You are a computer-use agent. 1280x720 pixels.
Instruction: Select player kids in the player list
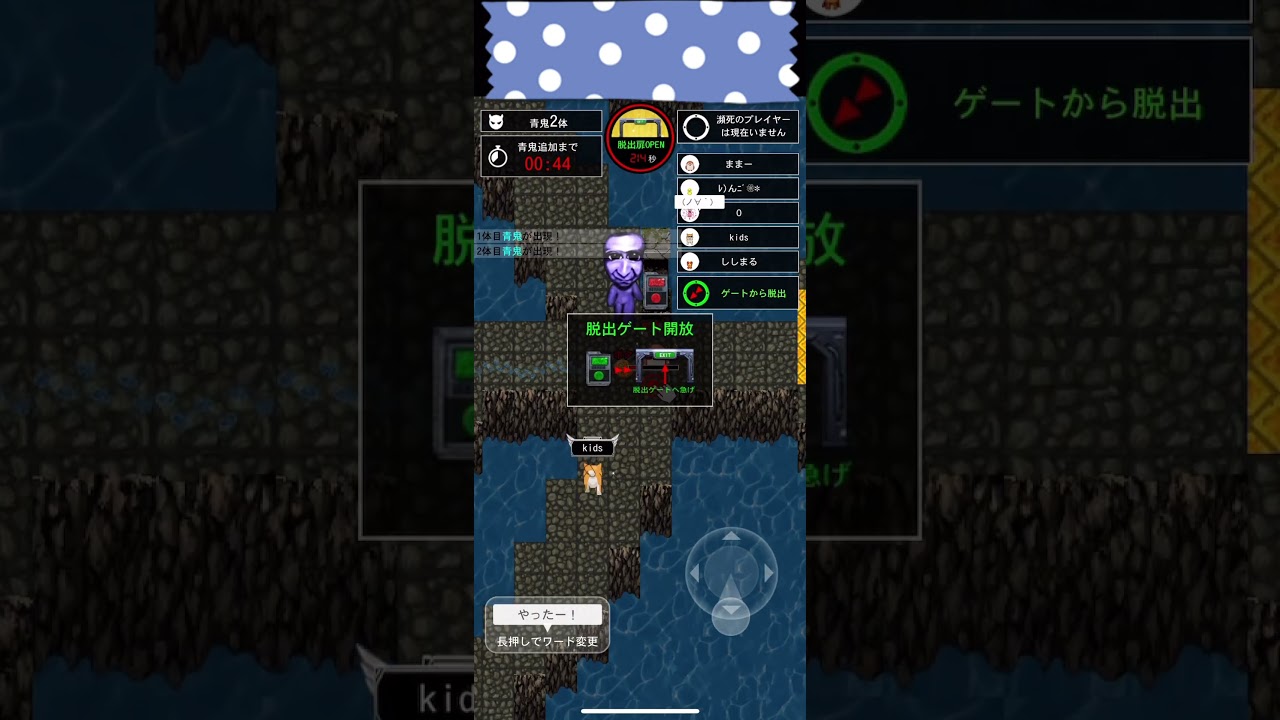coord(738,238)
